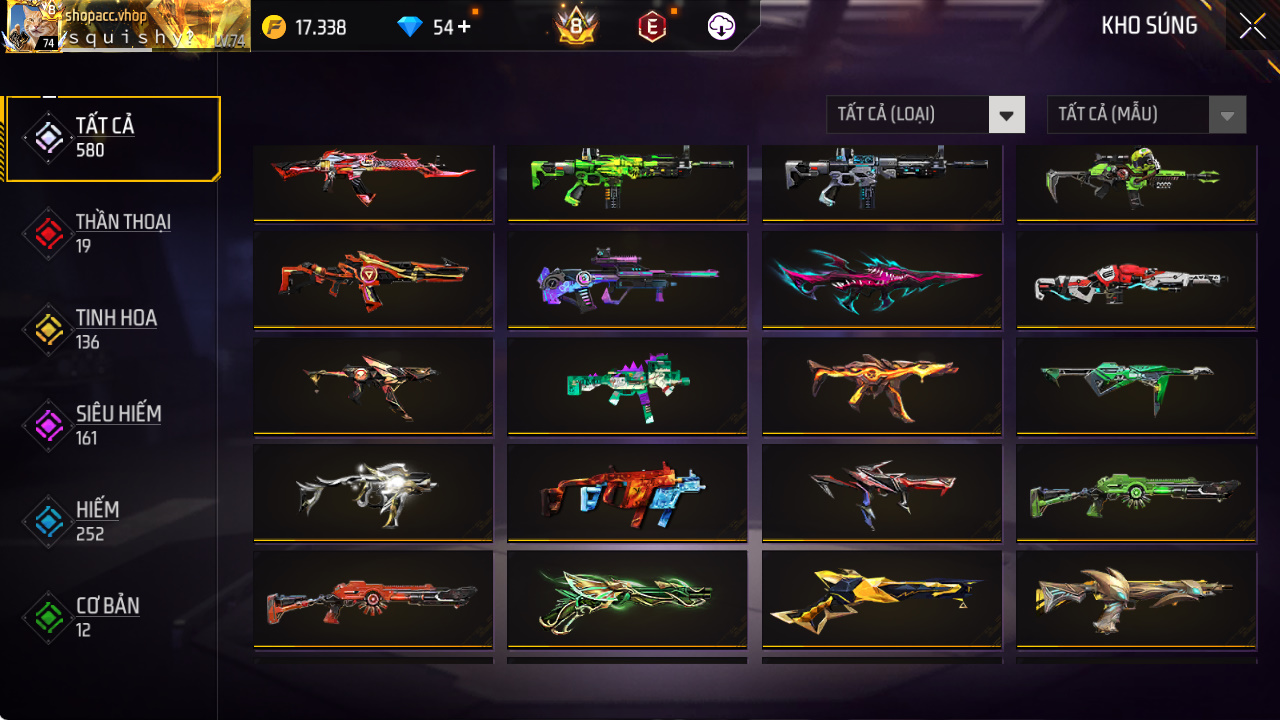Select the THẦN THOẠI rarity filter icon
Image resolution: width=1280 pixels, height=720 pixels.
click(x=47, y=232)
